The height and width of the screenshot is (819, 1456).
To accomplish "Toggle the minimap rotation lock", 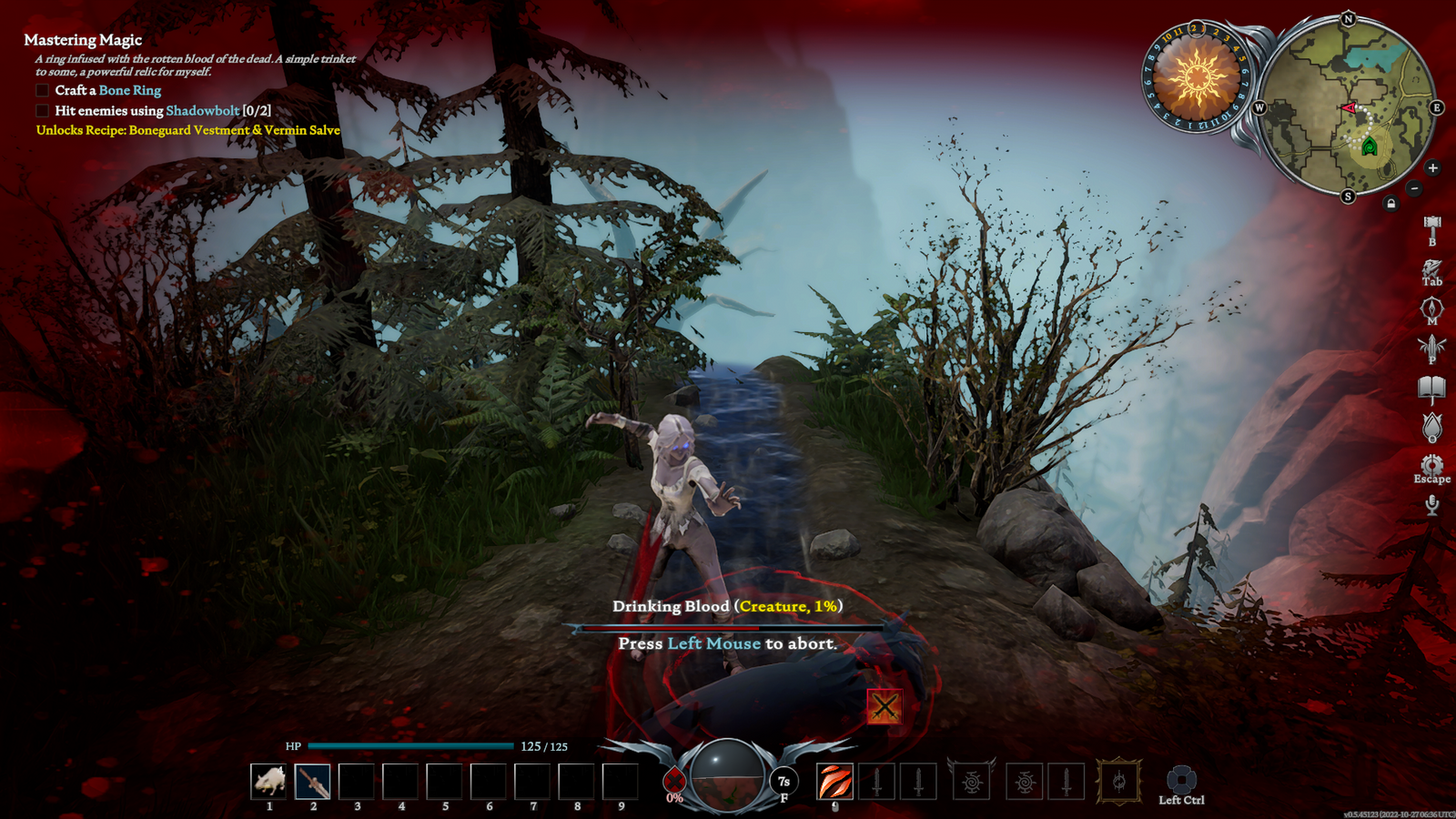I will click(1390, 203).
